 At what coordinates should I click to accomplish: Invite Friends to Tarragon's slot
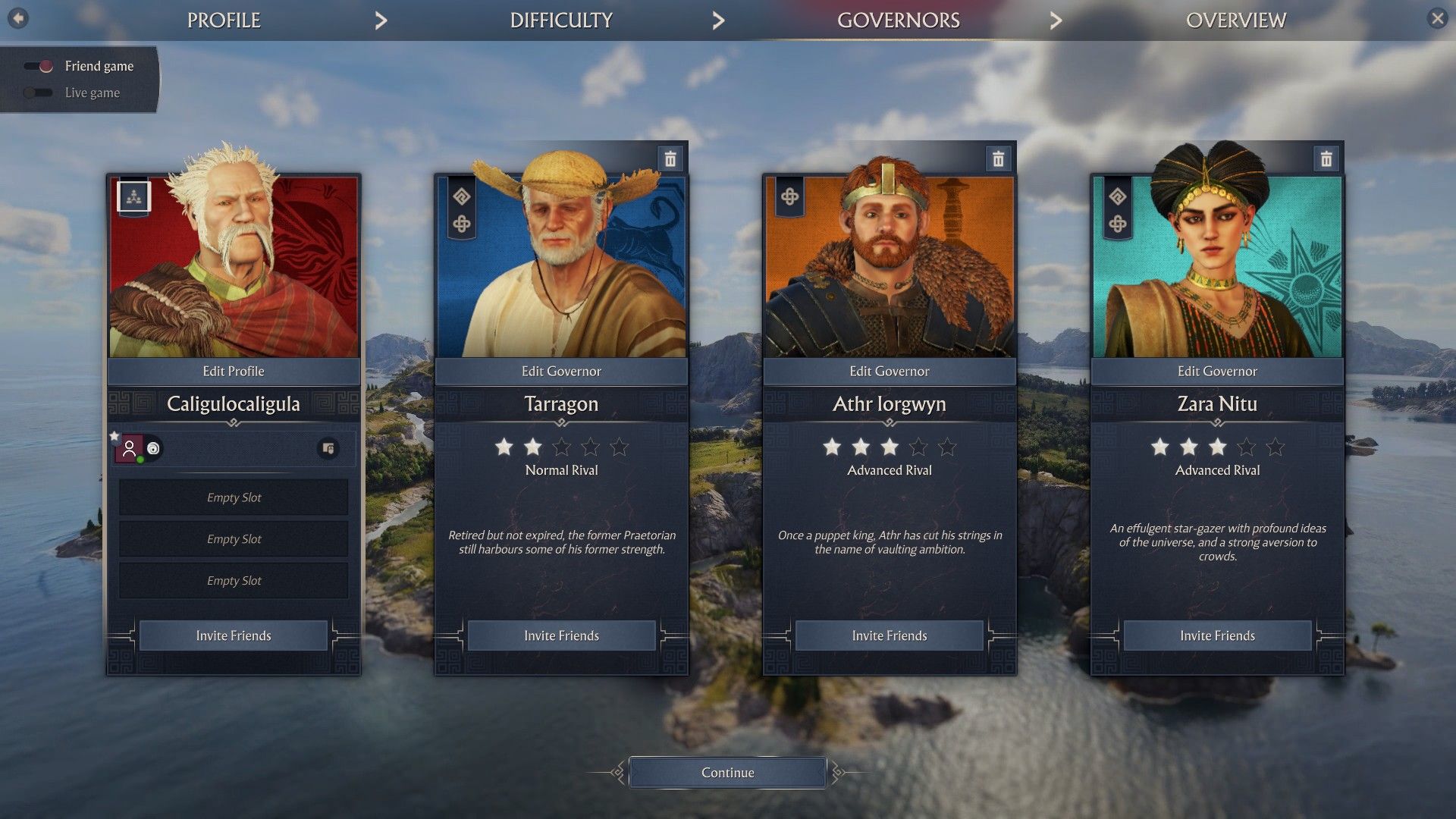561,635
